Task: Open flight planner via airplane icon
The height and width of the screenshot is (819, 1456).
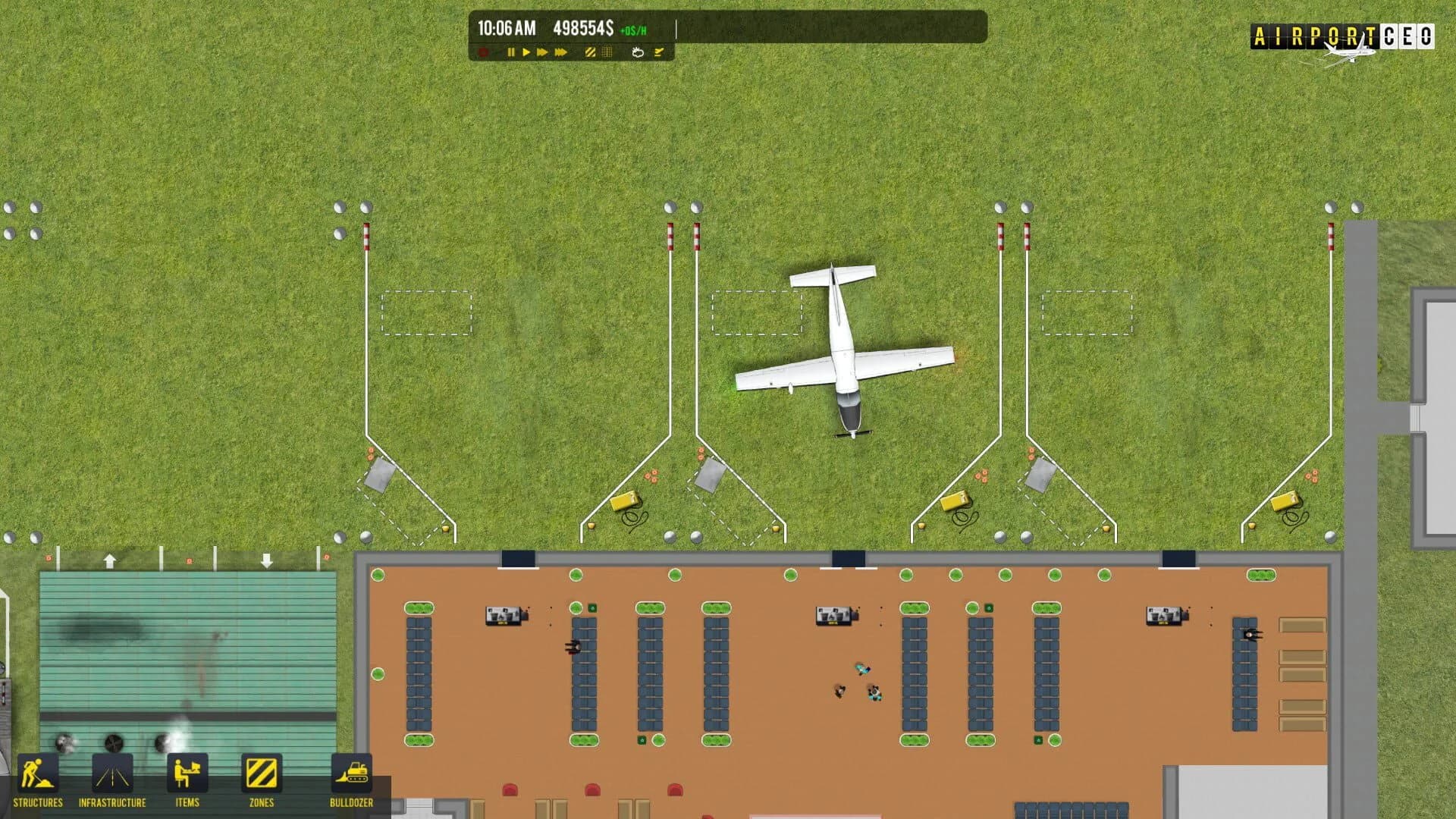Action: pyautogui.click(x=658, y=52)
